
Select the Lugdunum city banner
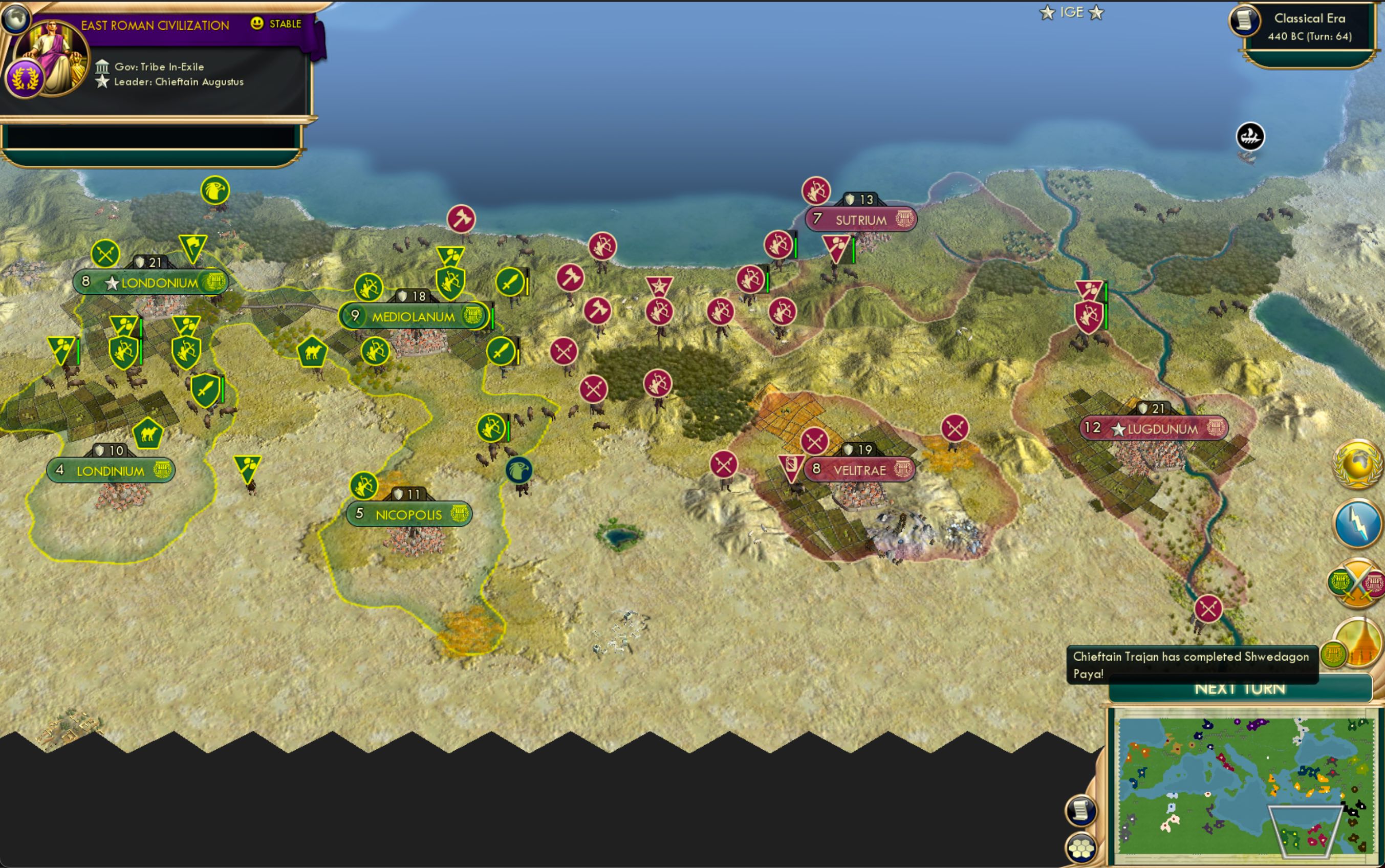(1154, 428)
